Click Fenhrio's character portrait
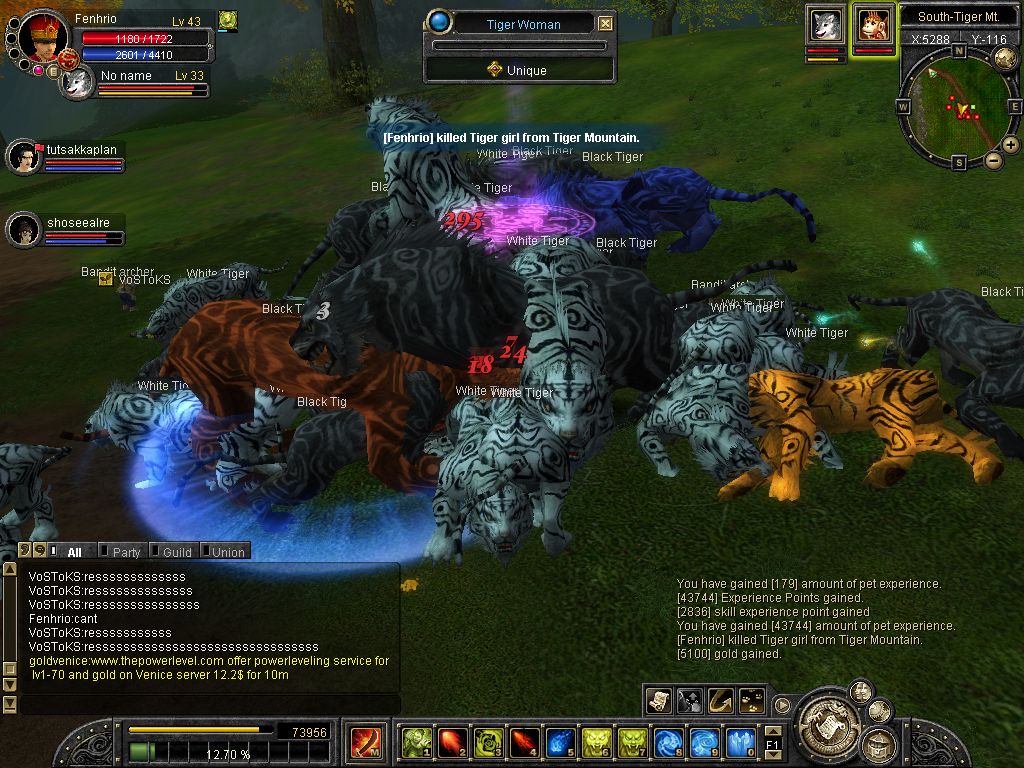1024x768 pixels. click(42, 38)
